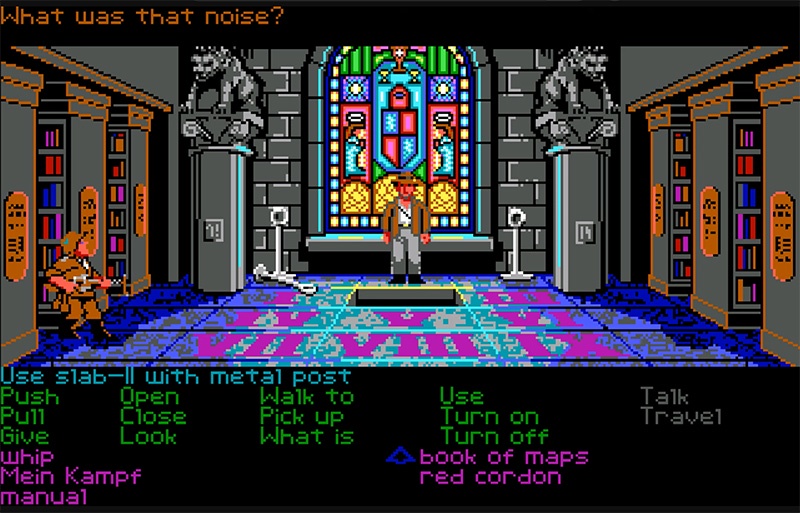Click the What is verb
Image resolution: width=800 pixels, height=513 pixels.
click(x=306, y=437)
